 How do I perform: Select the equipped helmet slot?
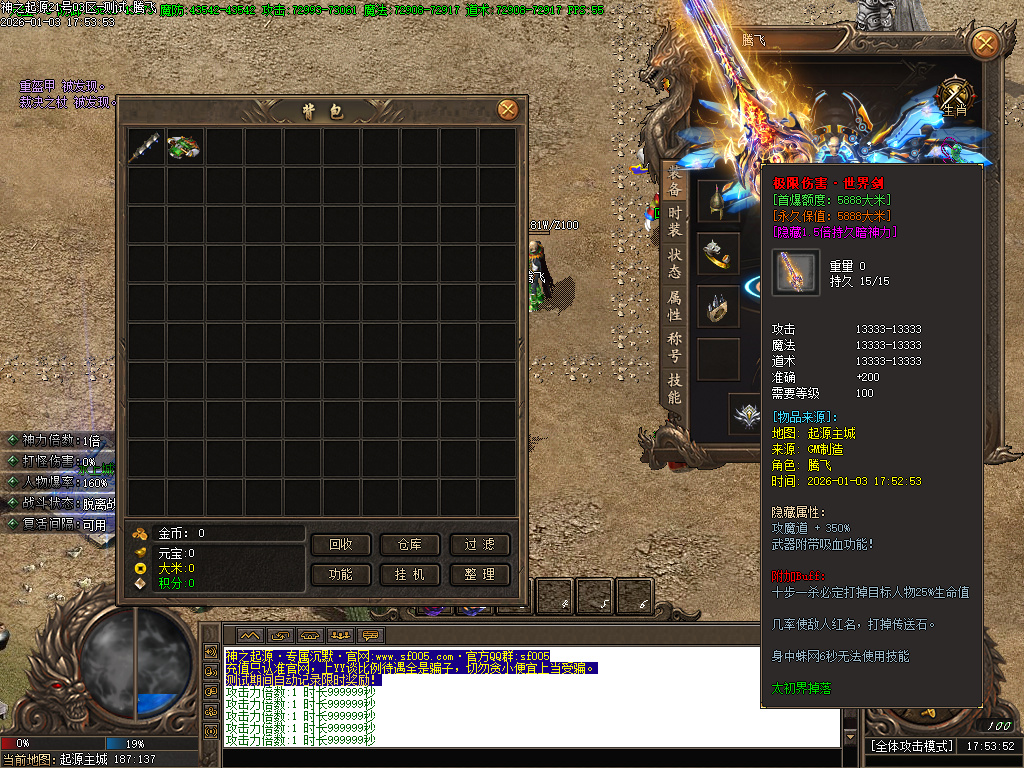coord(717,202)
